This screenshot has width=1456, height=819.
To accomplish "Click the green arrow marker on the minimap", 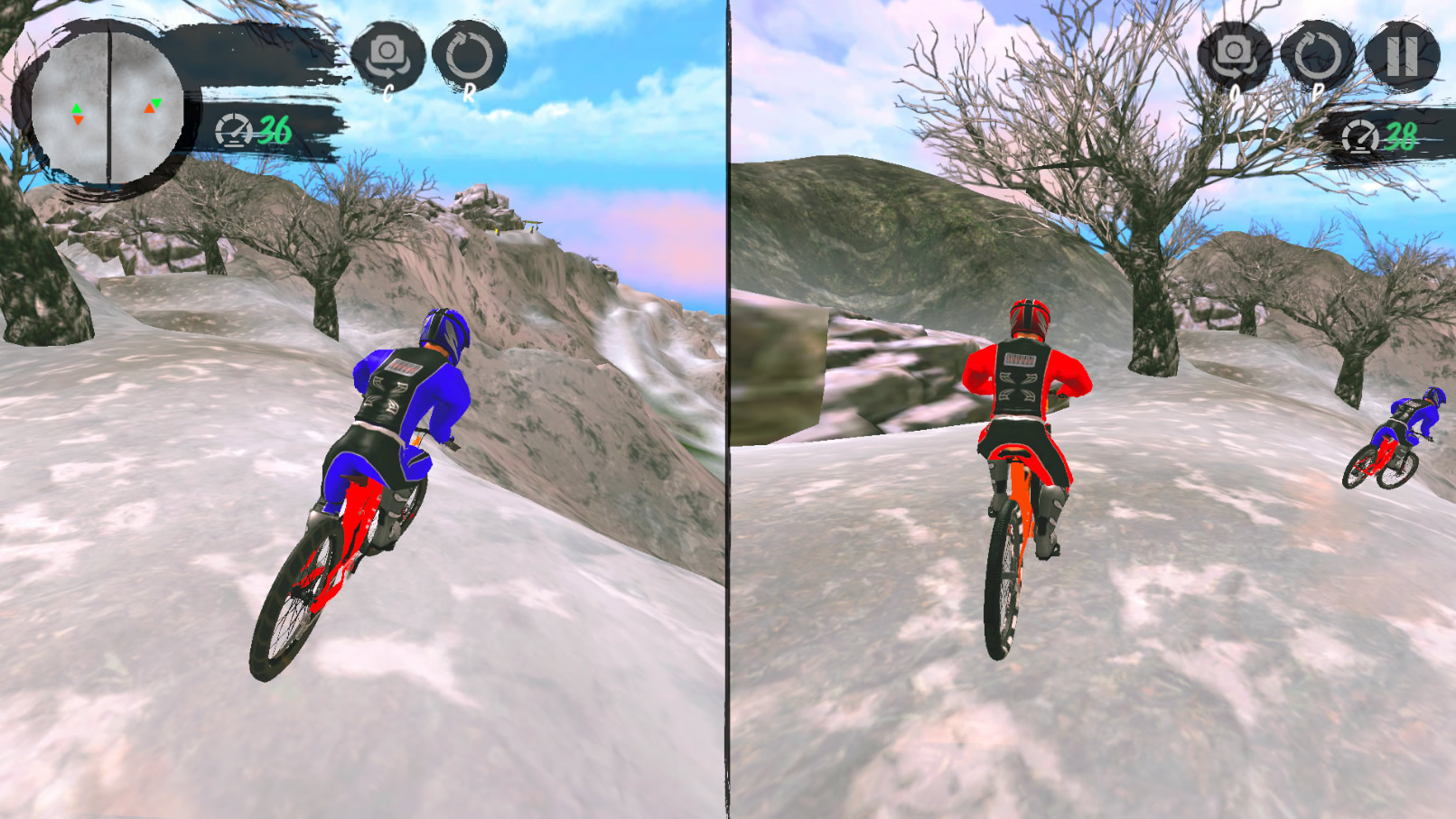I will pyautogui.click(x=78, y=109).
